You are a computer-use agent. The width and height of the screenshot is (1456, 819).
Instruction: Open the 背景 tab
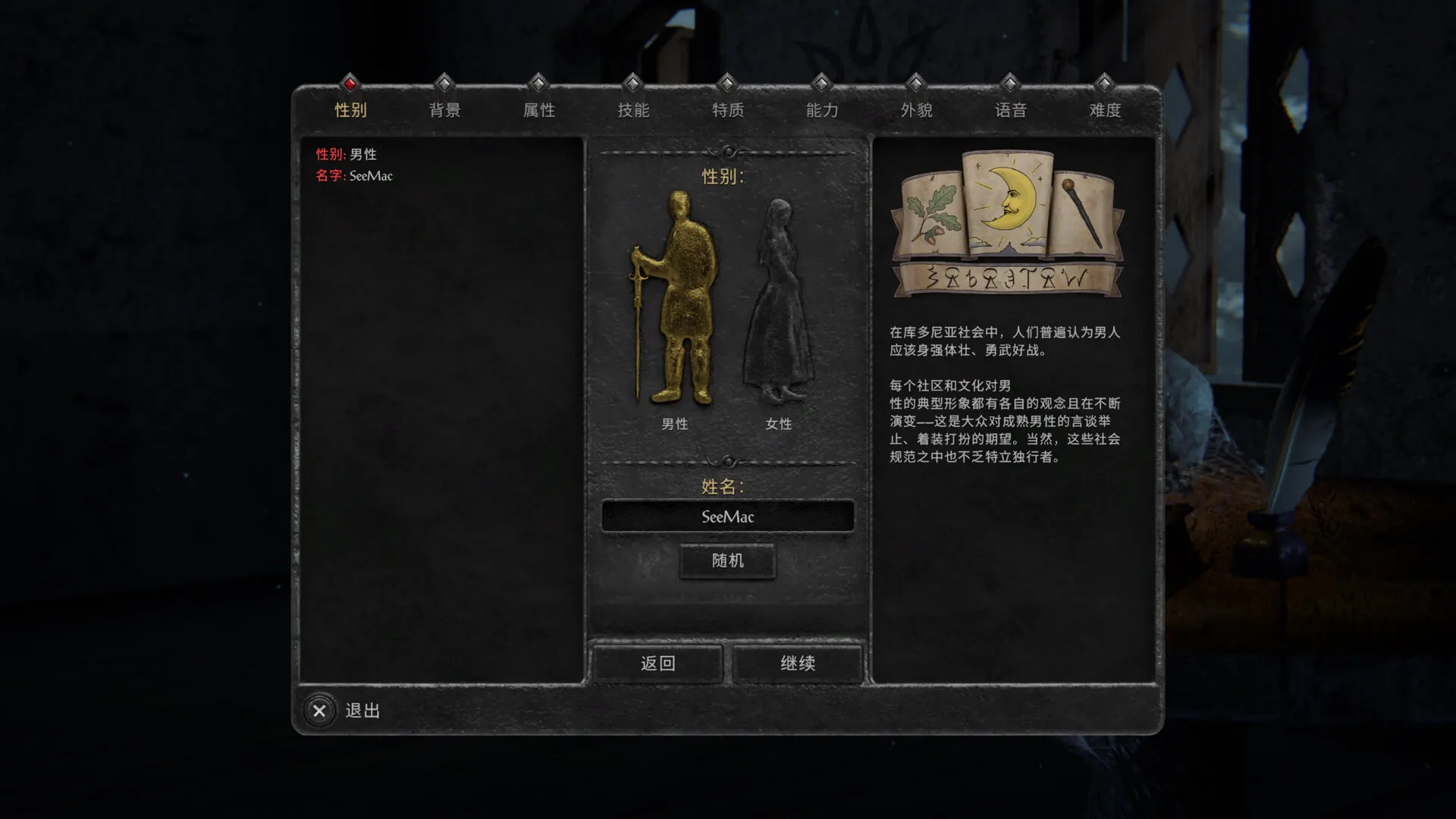tap(444, 110)
